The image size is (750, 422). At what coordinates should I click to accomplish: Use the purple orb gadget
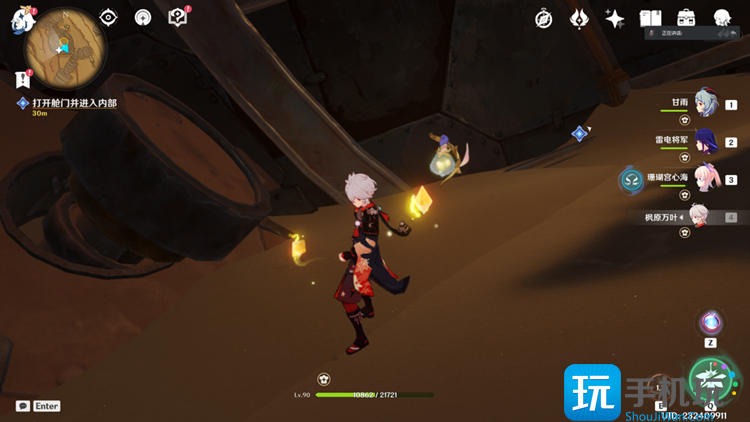coord(711,322)
